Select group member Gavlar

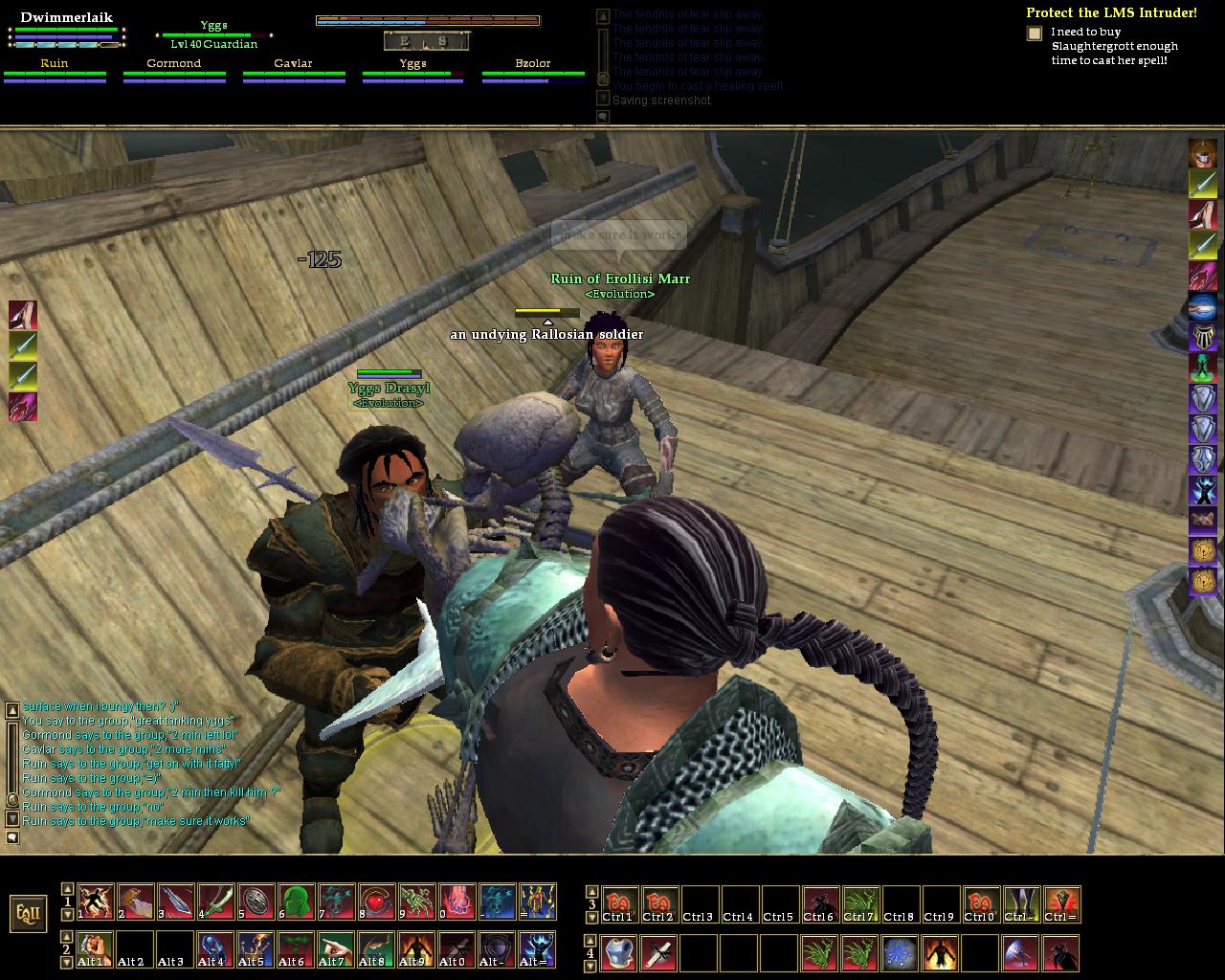(x=293, y=70)
